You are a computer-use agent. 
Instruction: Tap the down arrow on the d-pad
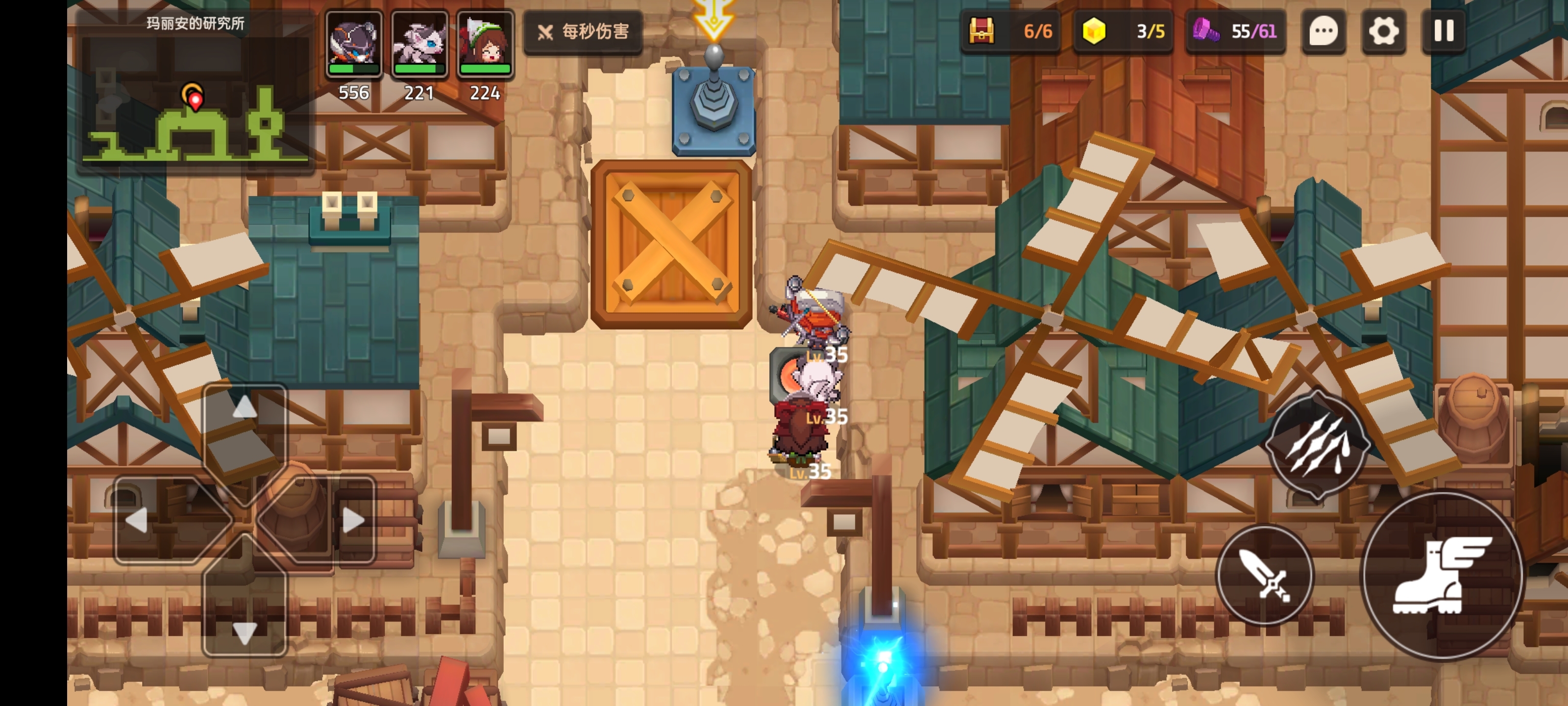point(245,632)
